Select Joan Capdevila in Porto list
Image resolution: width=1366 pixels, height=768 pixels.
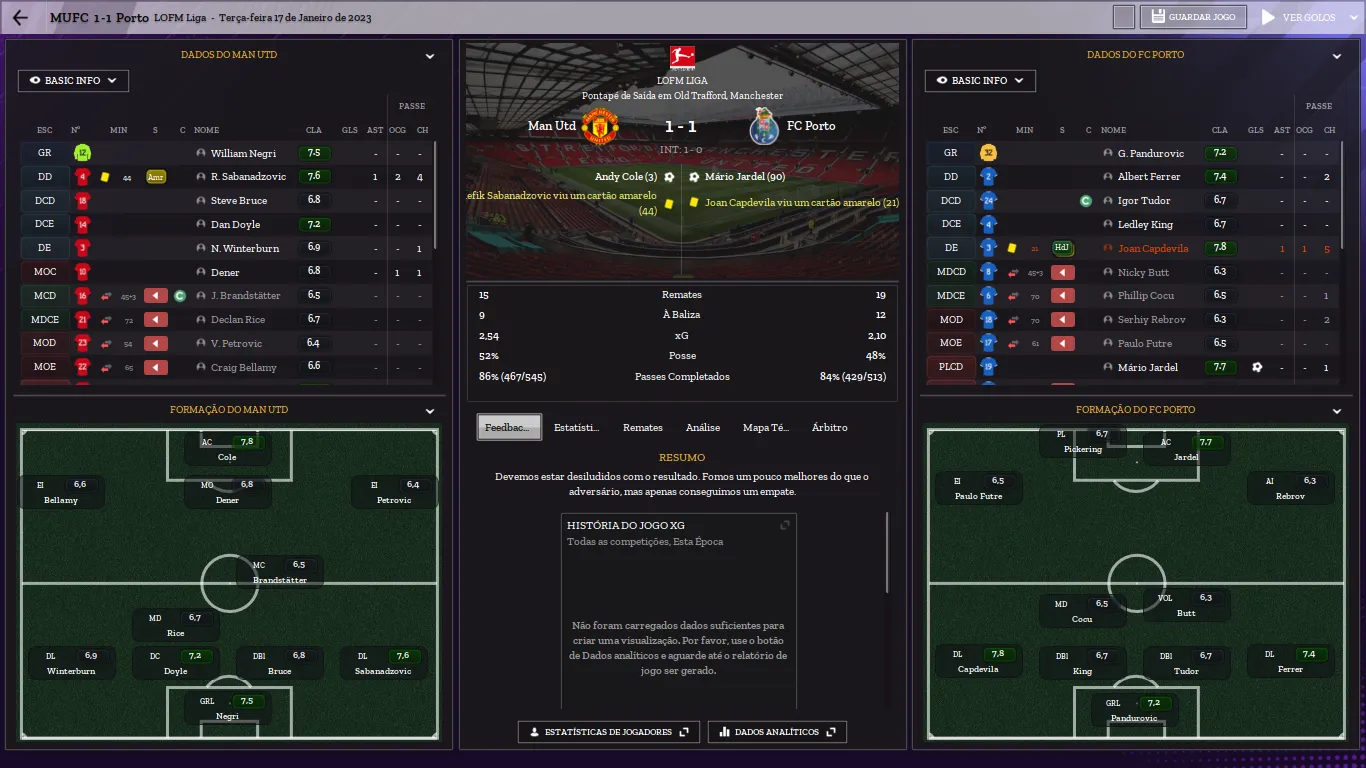tap(1153, 249)
